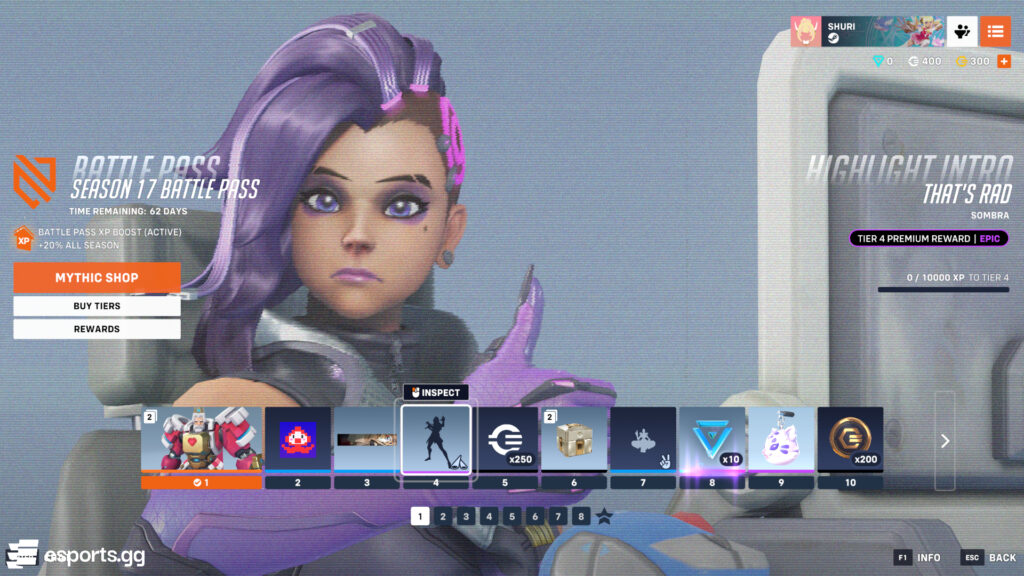This screenshot has width=1024, height=576.
Task: Select the tier 1 Reinhardt skin reward
Action: [x=201, y=440]
